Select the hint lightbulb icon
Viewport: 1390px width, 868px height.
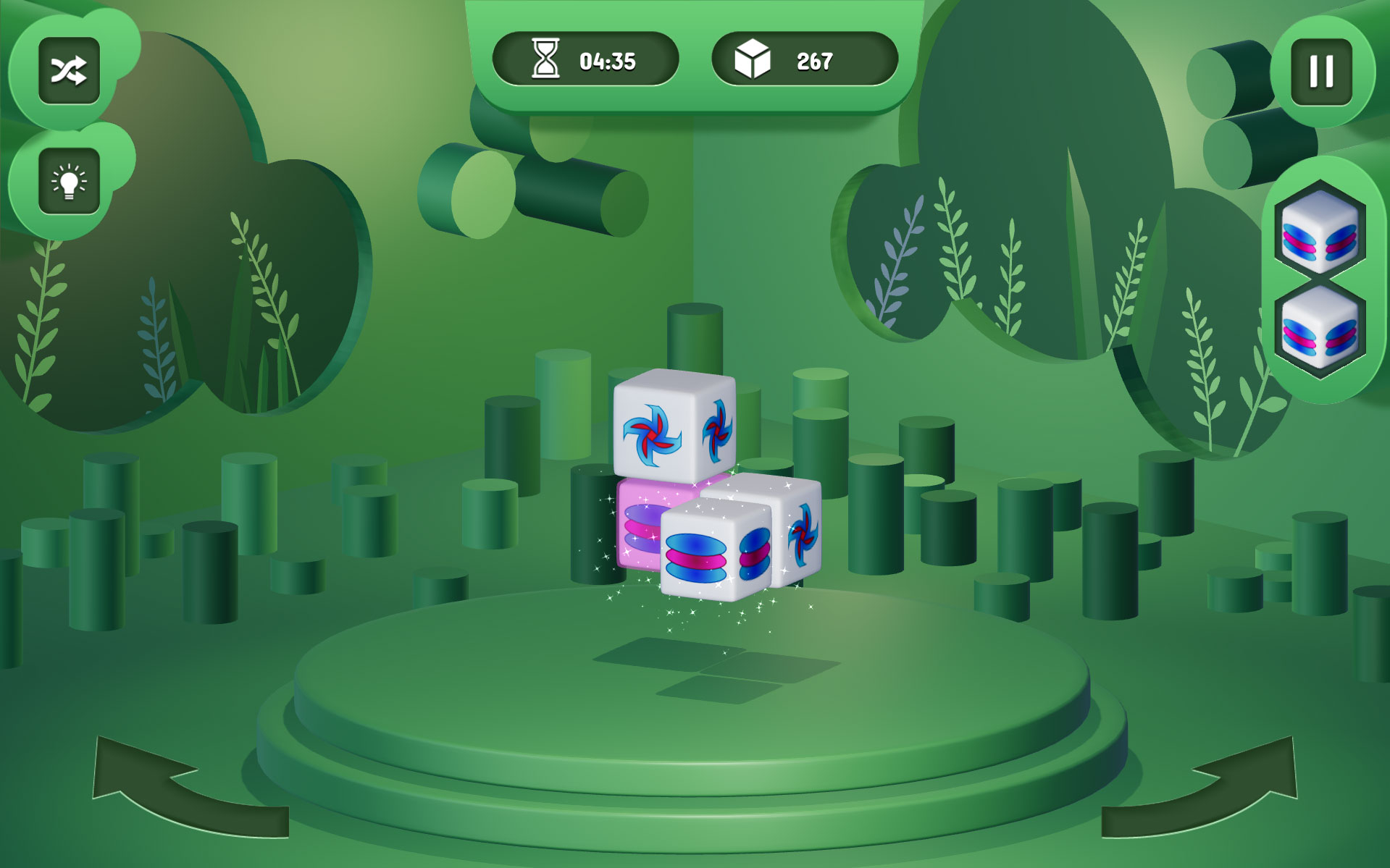coord(69,182)
